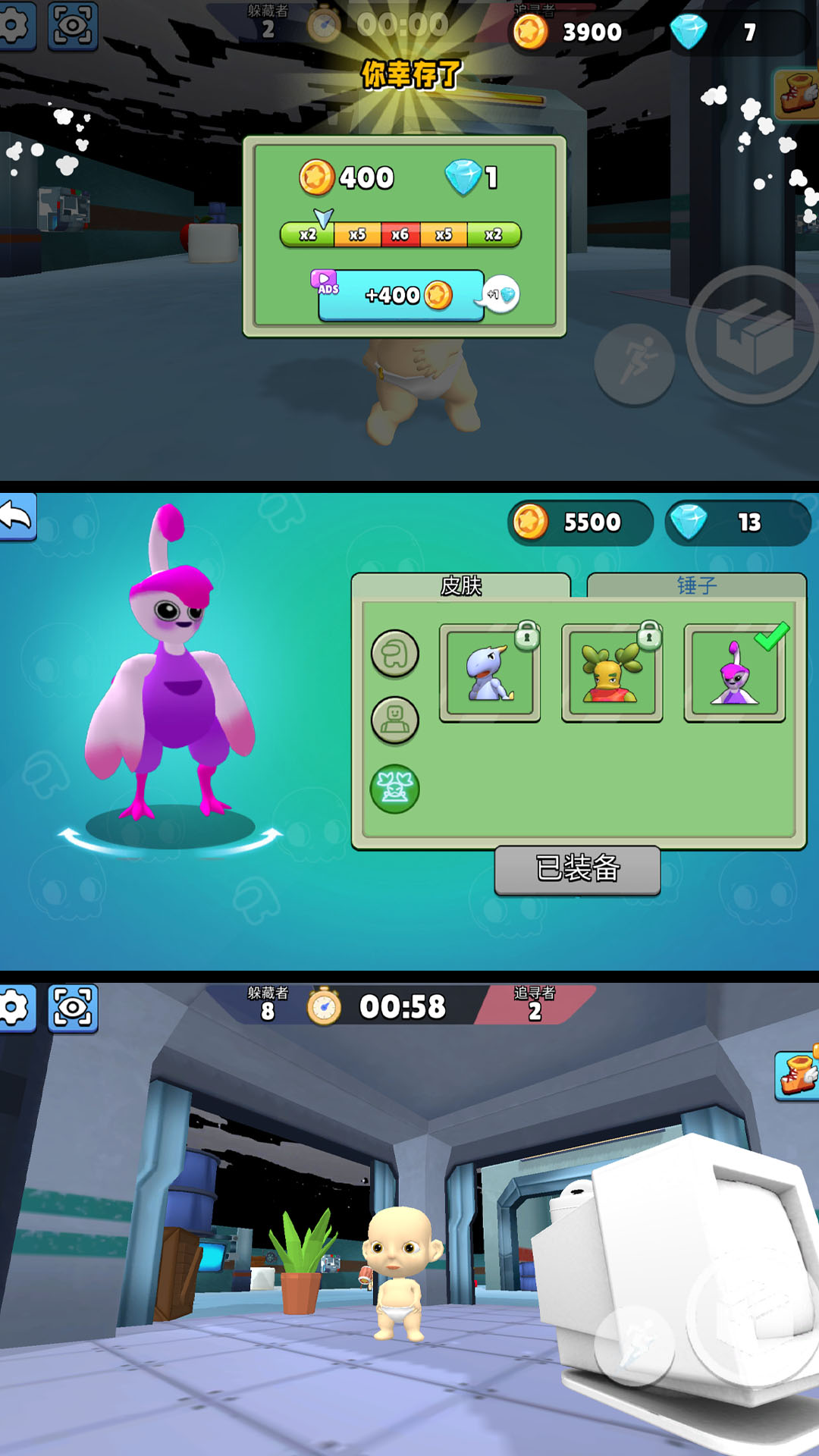Open the blocky figure skin category
This screenshot has width=819, height=1456.
click(394, 720)
